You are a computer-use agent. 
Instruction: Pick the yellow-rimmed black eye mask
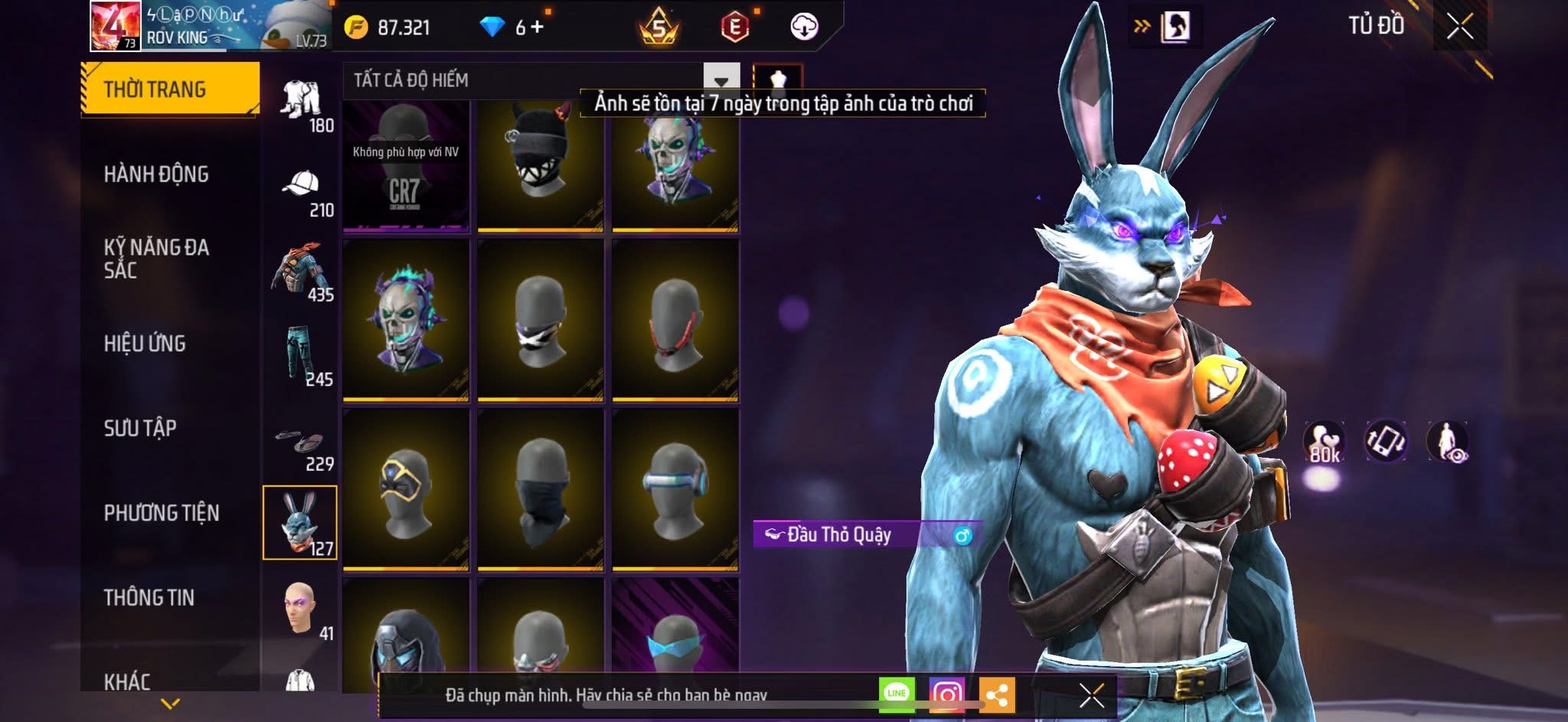pyautogui.click(x=406, y=490)
